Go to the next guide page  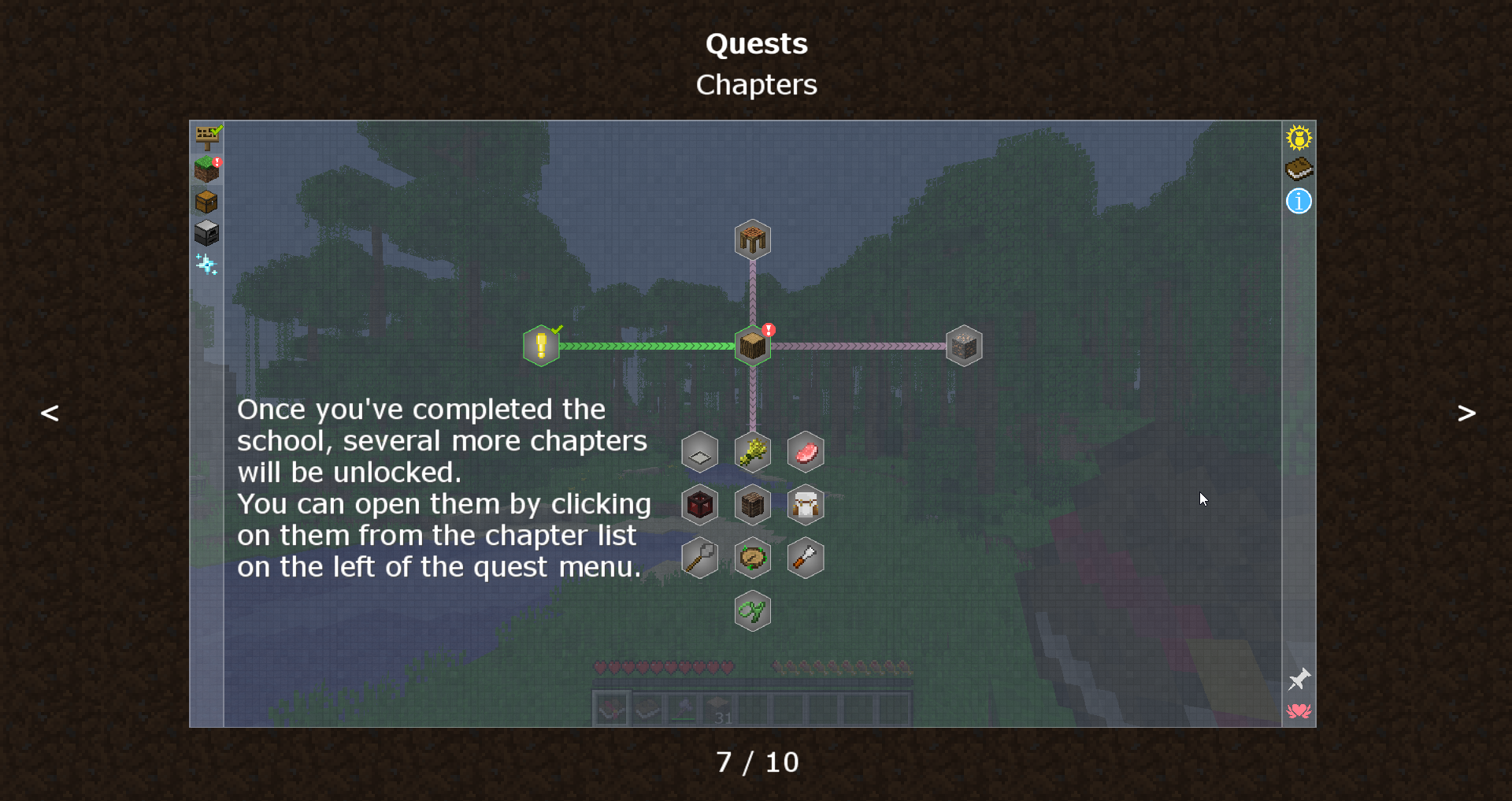click(x=1466, y=413)
